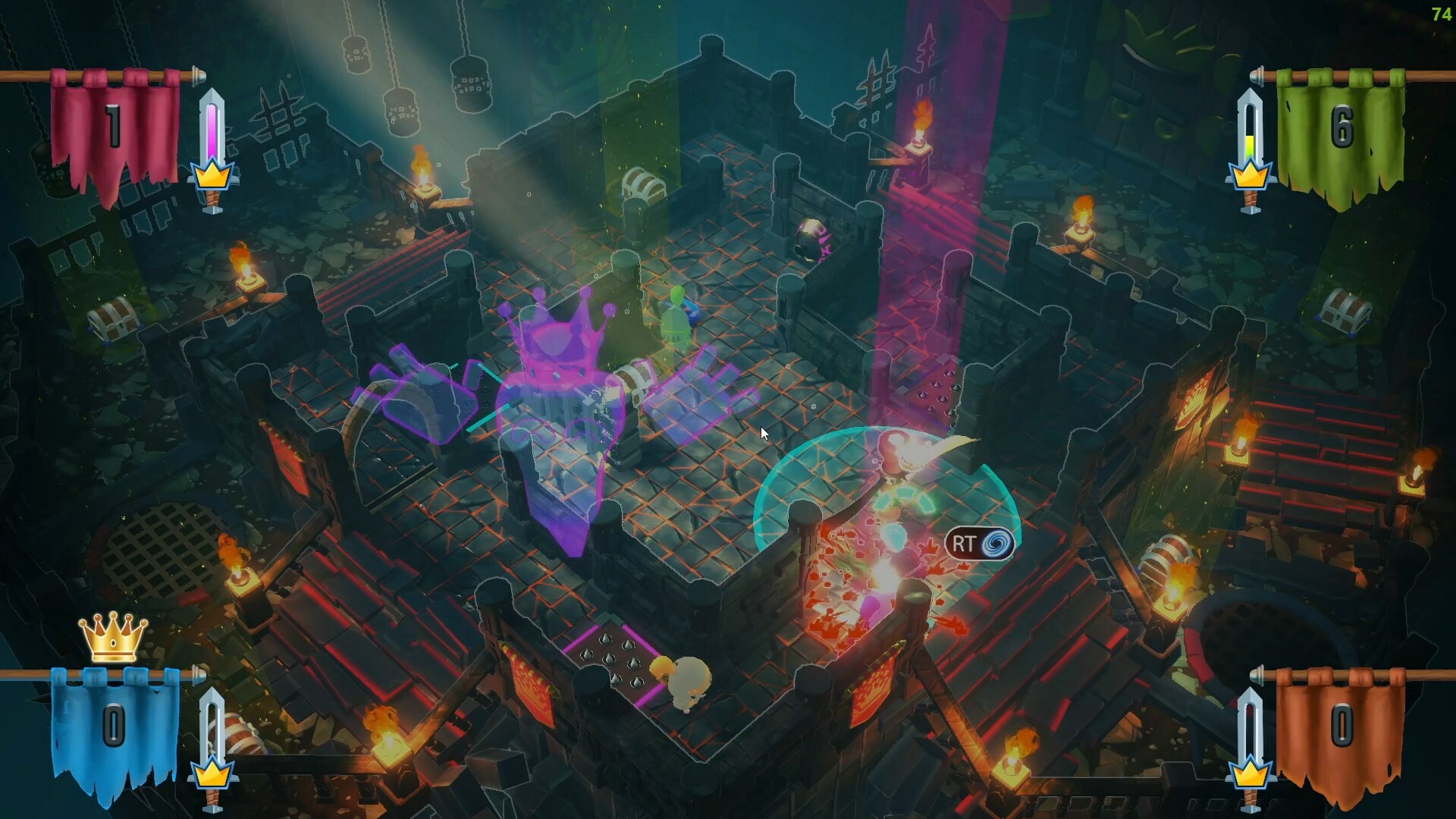Click the crown badge on the red sword meter

[x=213, y=176]
